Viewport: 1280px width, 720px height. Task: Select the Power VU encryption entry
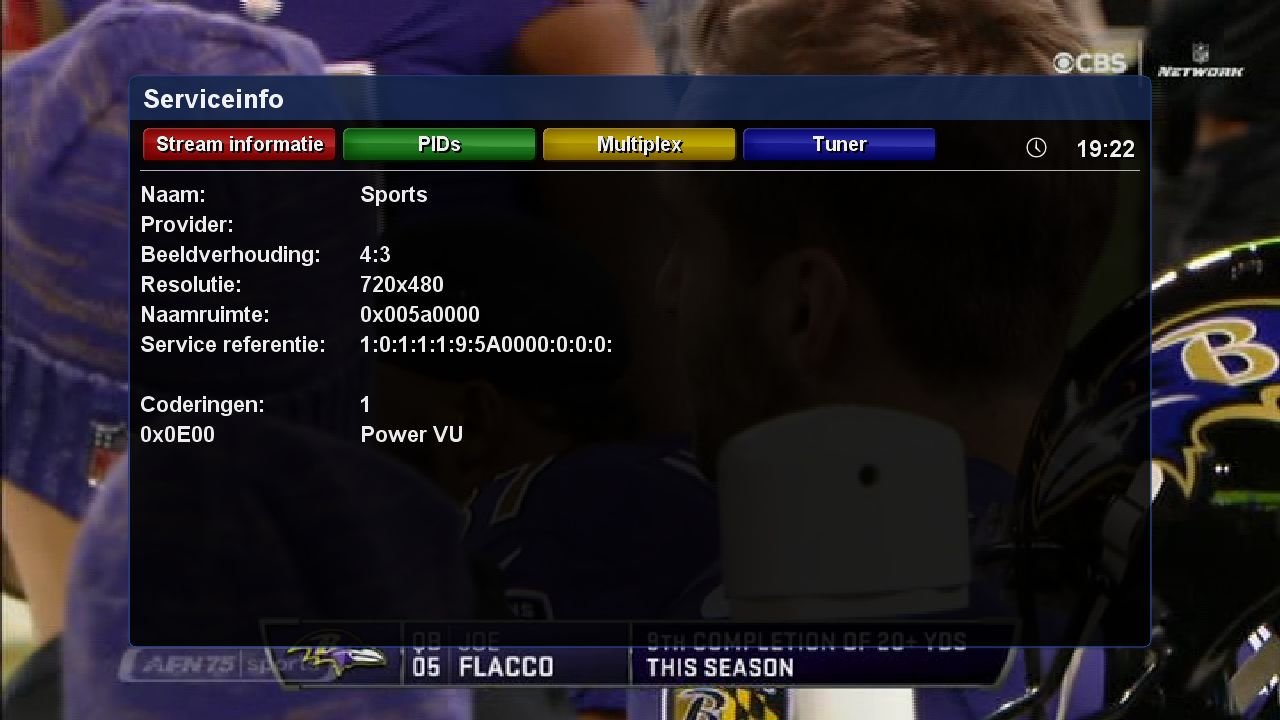[412, 434]
